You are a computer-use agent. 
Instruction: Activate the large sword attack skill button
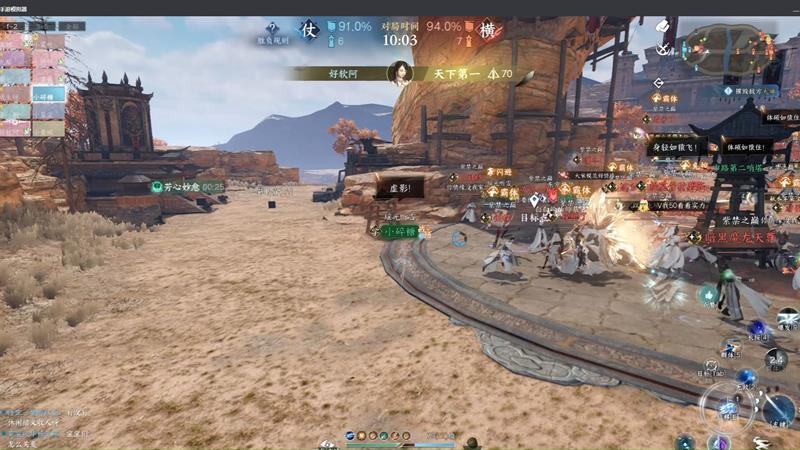click(778, 408)
